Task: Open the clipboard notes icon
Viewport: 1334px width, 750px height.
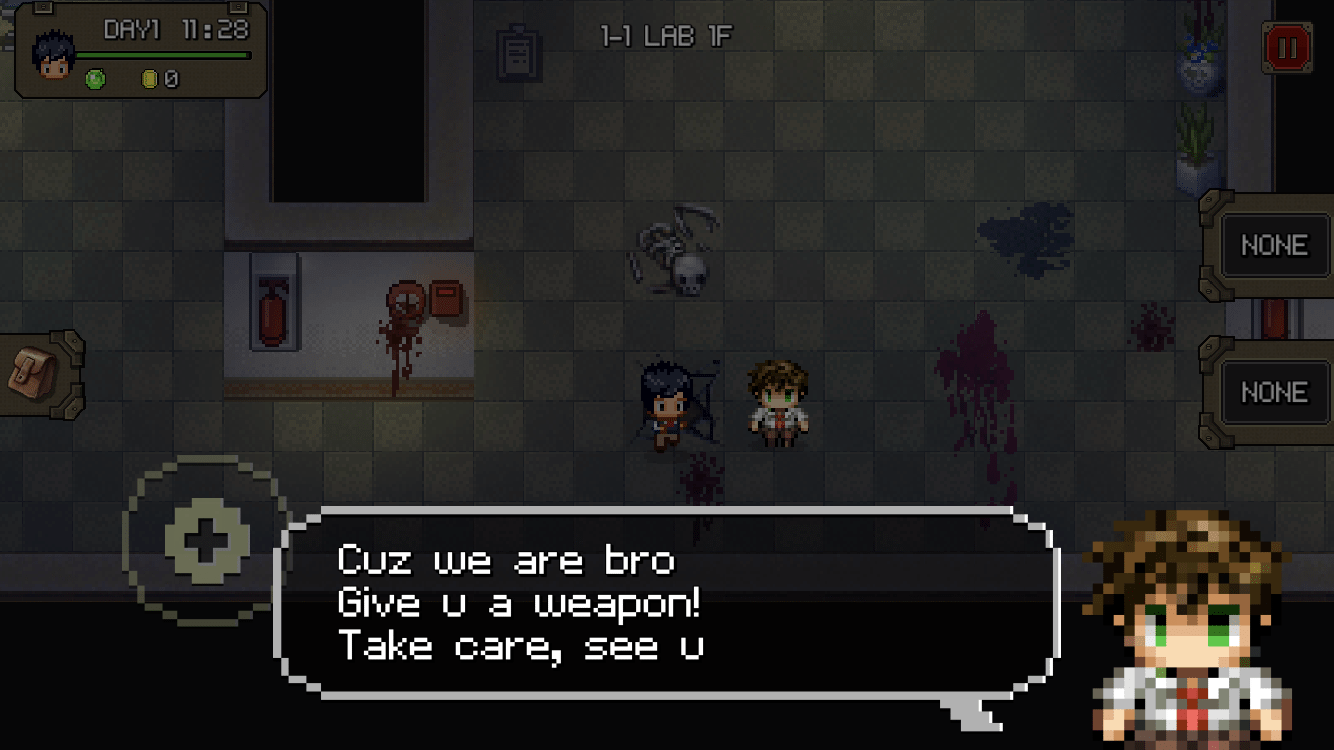Action: click(520, 51)
